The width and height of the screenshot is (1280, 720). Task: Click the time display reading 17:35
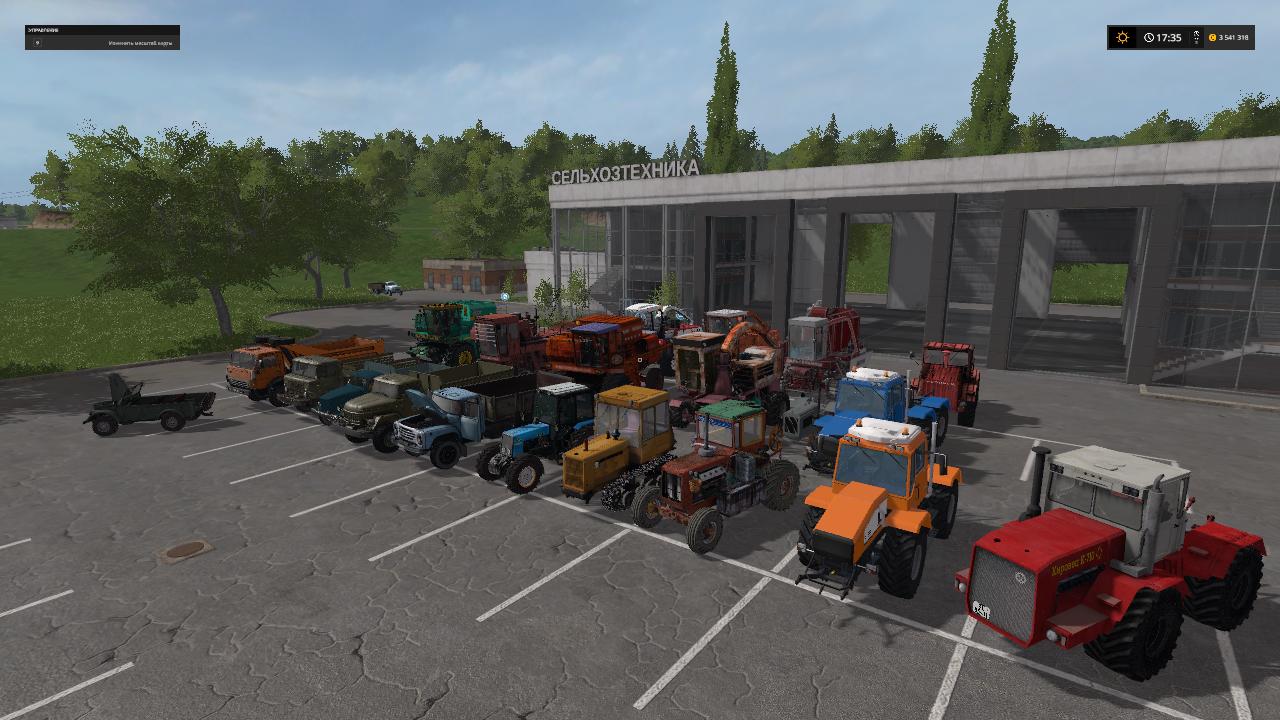coord(1169,37)
